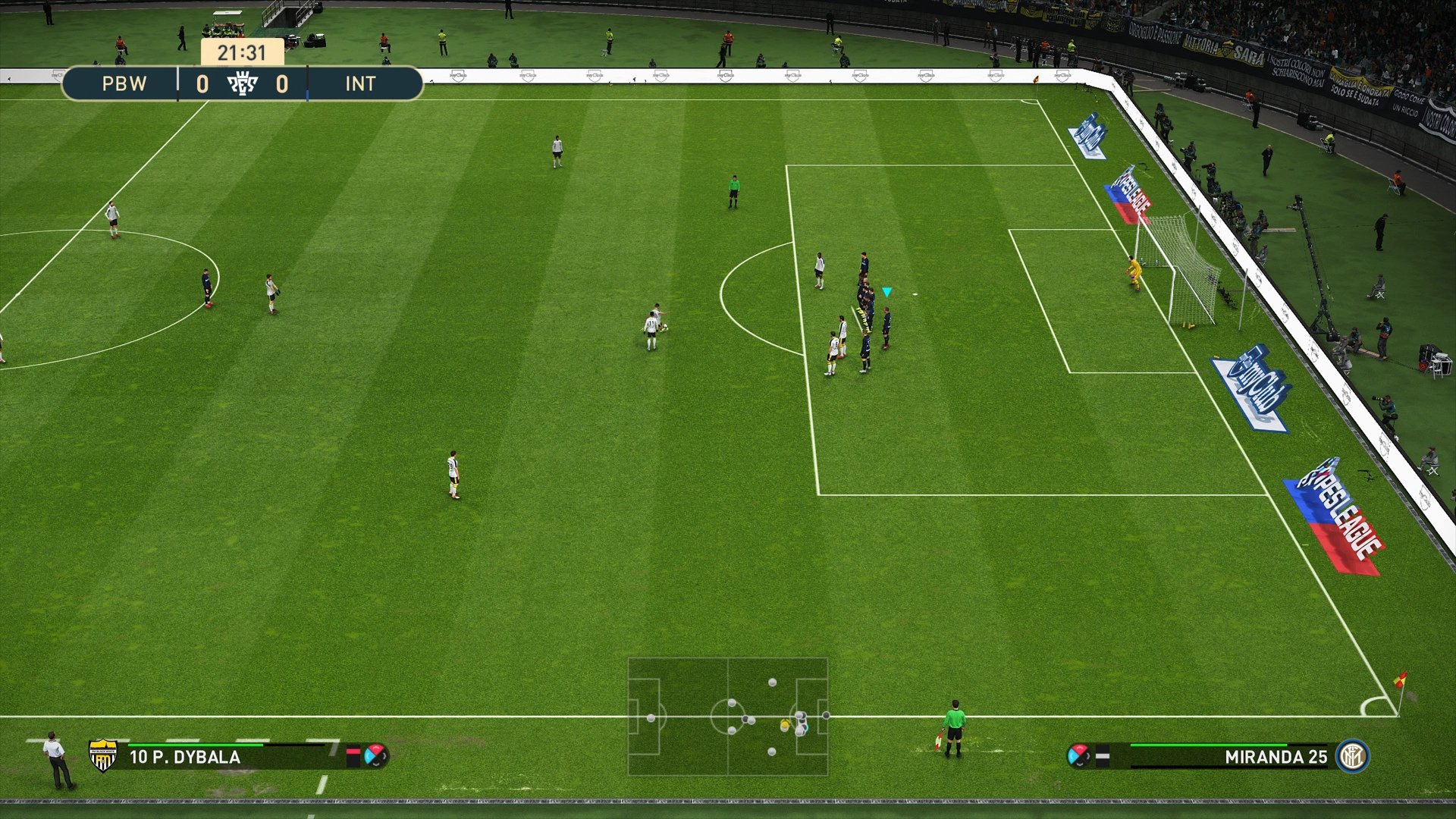Toggle Miranda's black-white team stripe indicator
The width and height of the screenshot is (1456, 819).
pyautogui.click(x=1102, y=755)
